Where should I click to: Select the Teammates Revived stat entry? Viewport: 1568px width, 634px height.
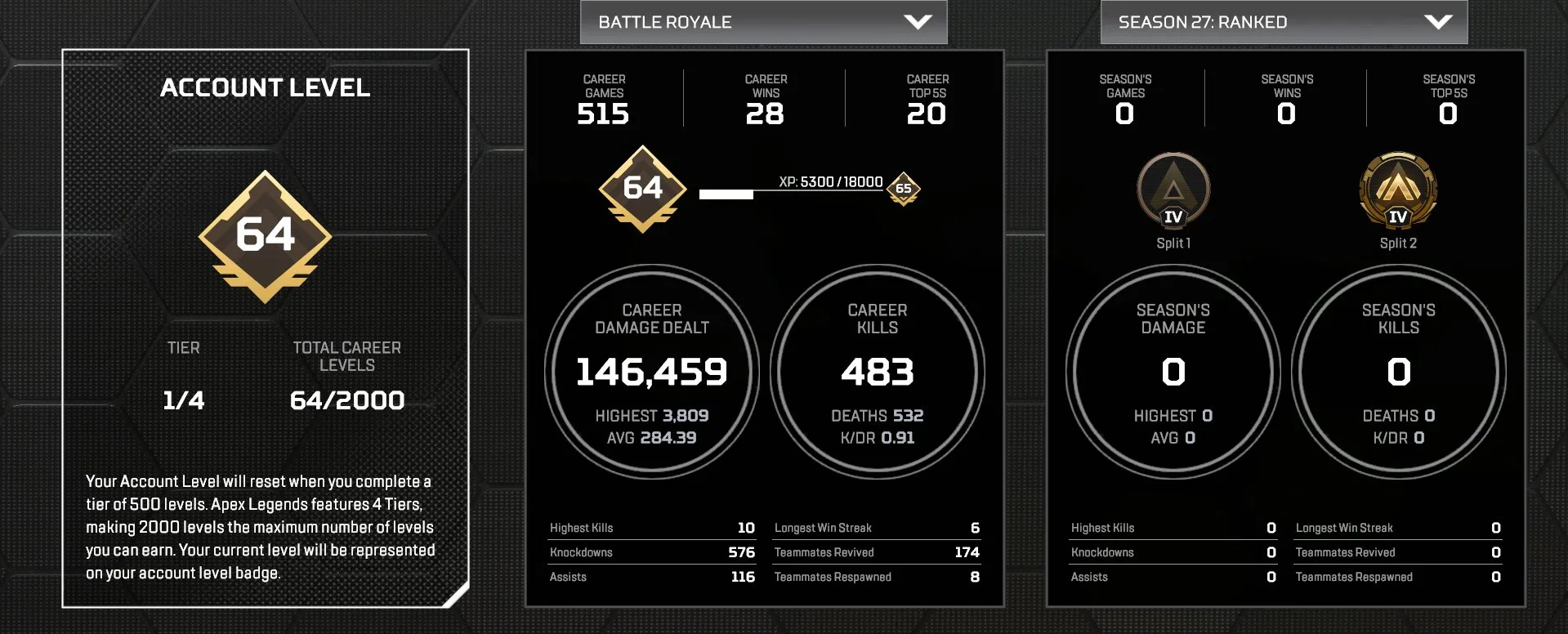[x=877, y=552]
